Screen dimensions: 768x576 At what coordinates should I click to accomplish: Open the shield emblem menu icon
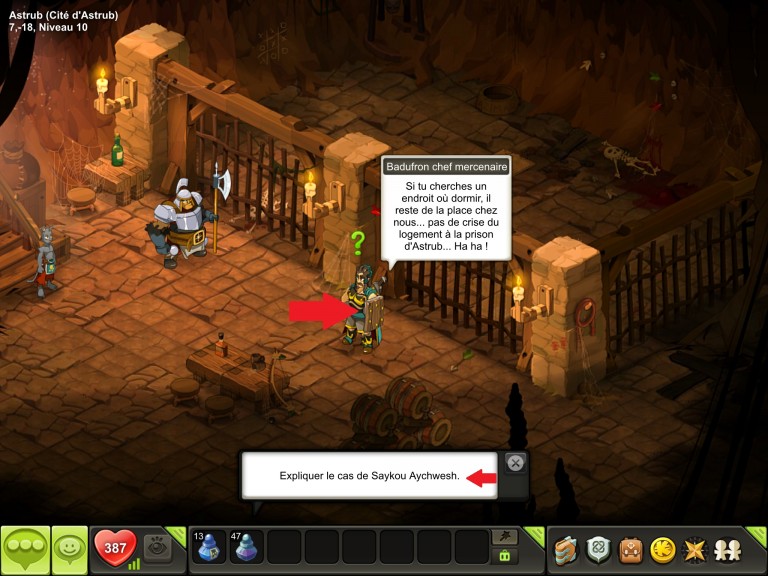pyautogui.click(x=598, y=549)
